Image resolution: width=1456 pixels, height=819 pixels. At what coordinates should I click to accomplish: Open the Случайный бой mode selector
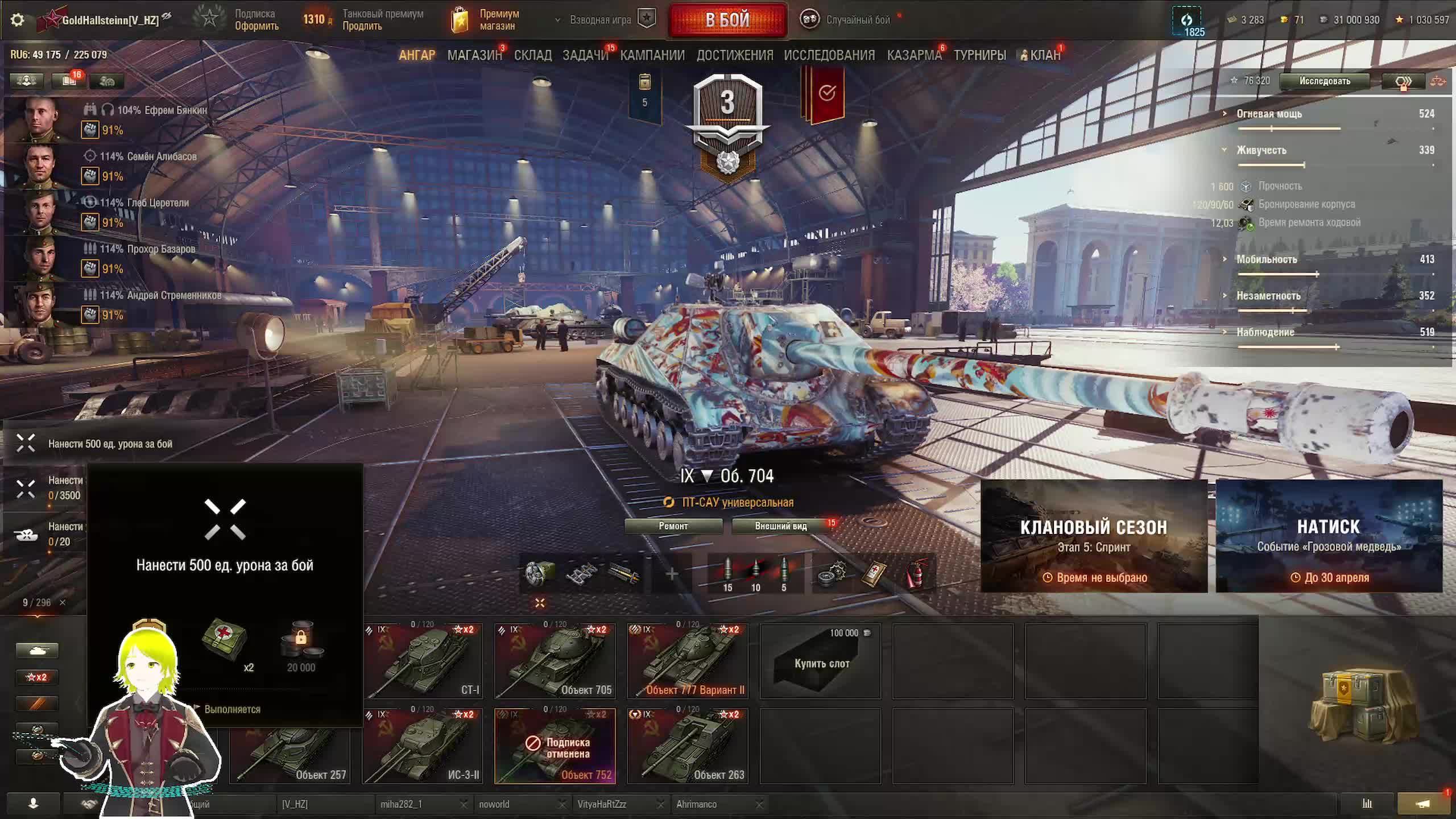pyautogui.click(x=847, y=20)
